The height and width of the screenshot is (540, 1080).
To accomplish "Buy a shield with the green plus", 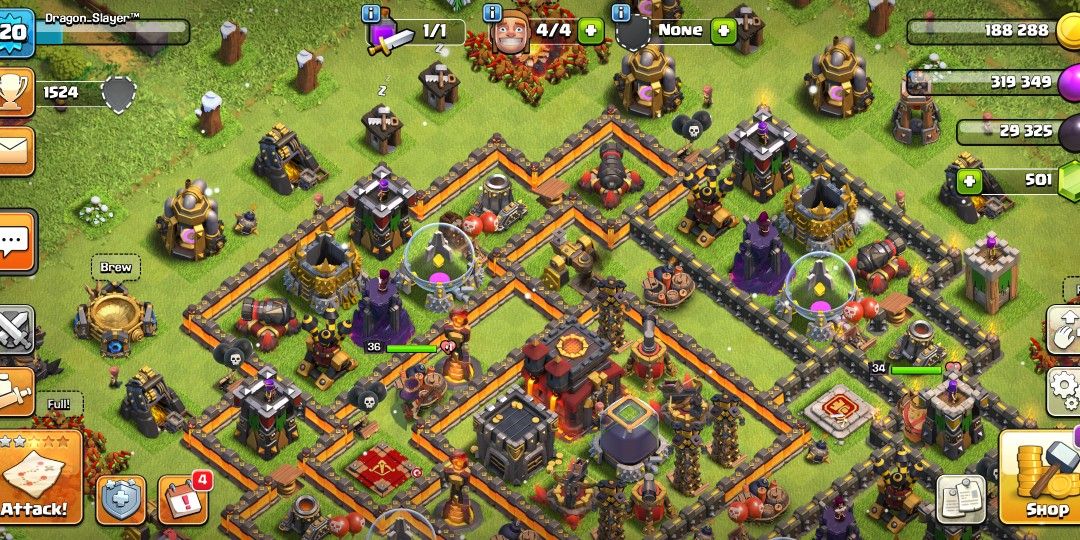I will pos(723,30).
